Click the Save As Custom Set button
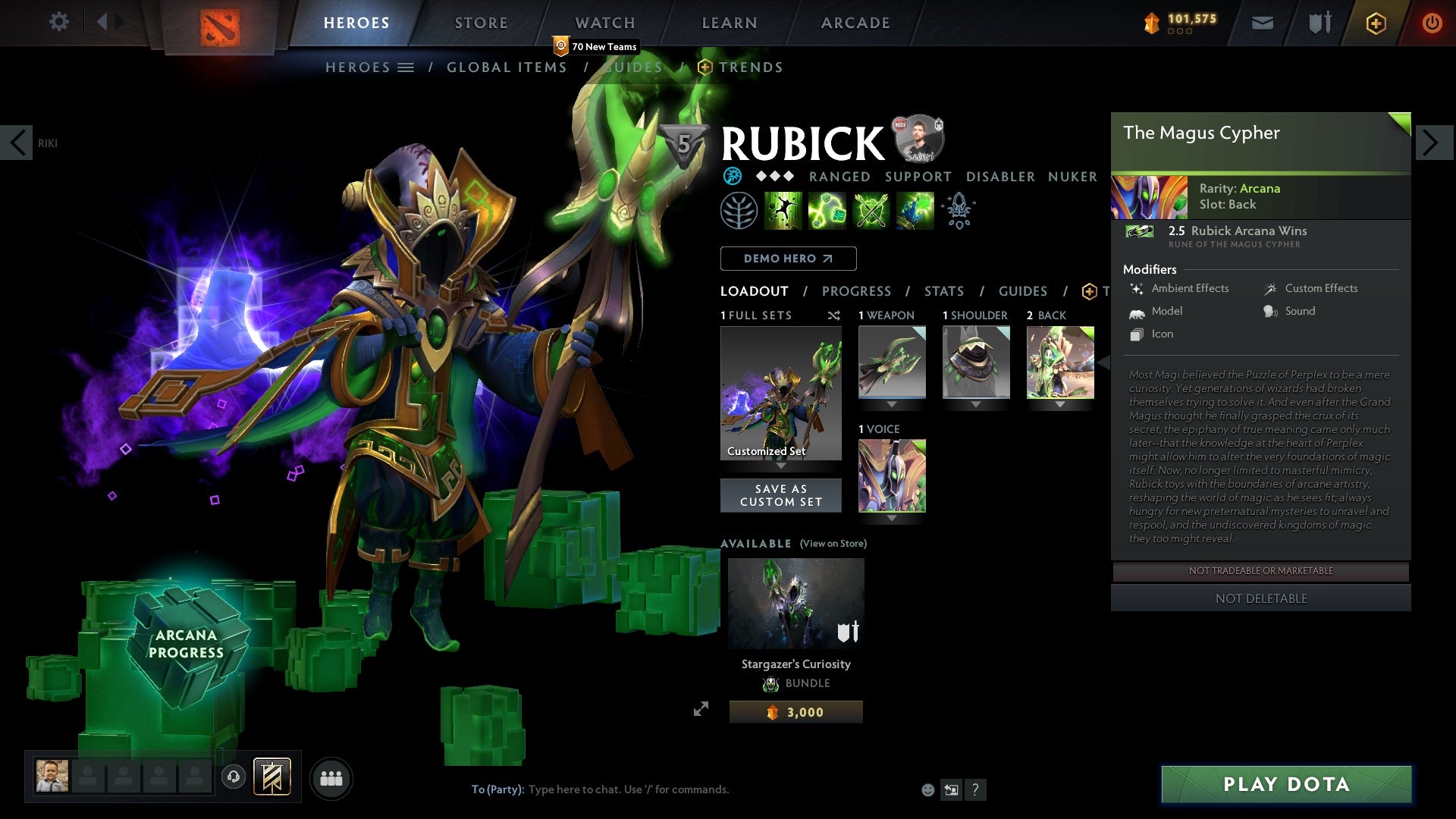Image resolution: width=1456 pixels, height=819 pixels. click(x=780, y=495)
